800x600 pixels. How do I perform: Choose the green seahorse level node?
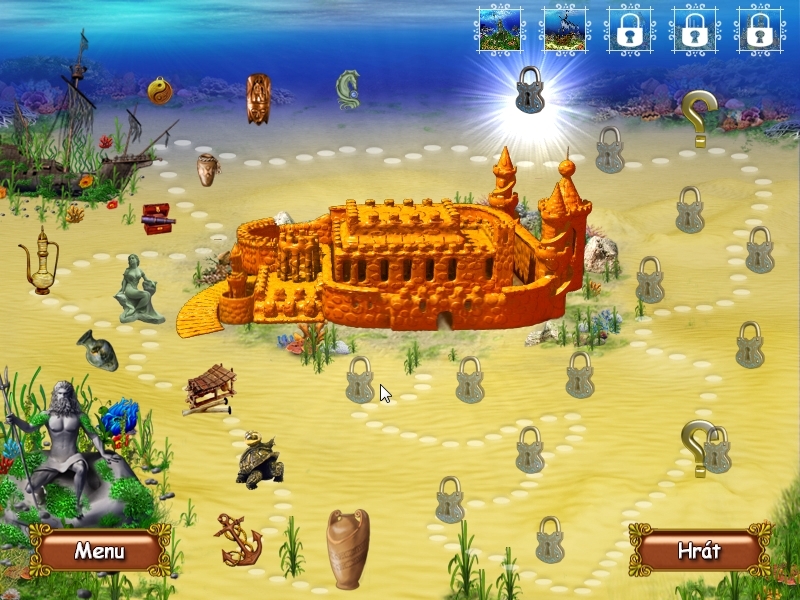(347, 90)
